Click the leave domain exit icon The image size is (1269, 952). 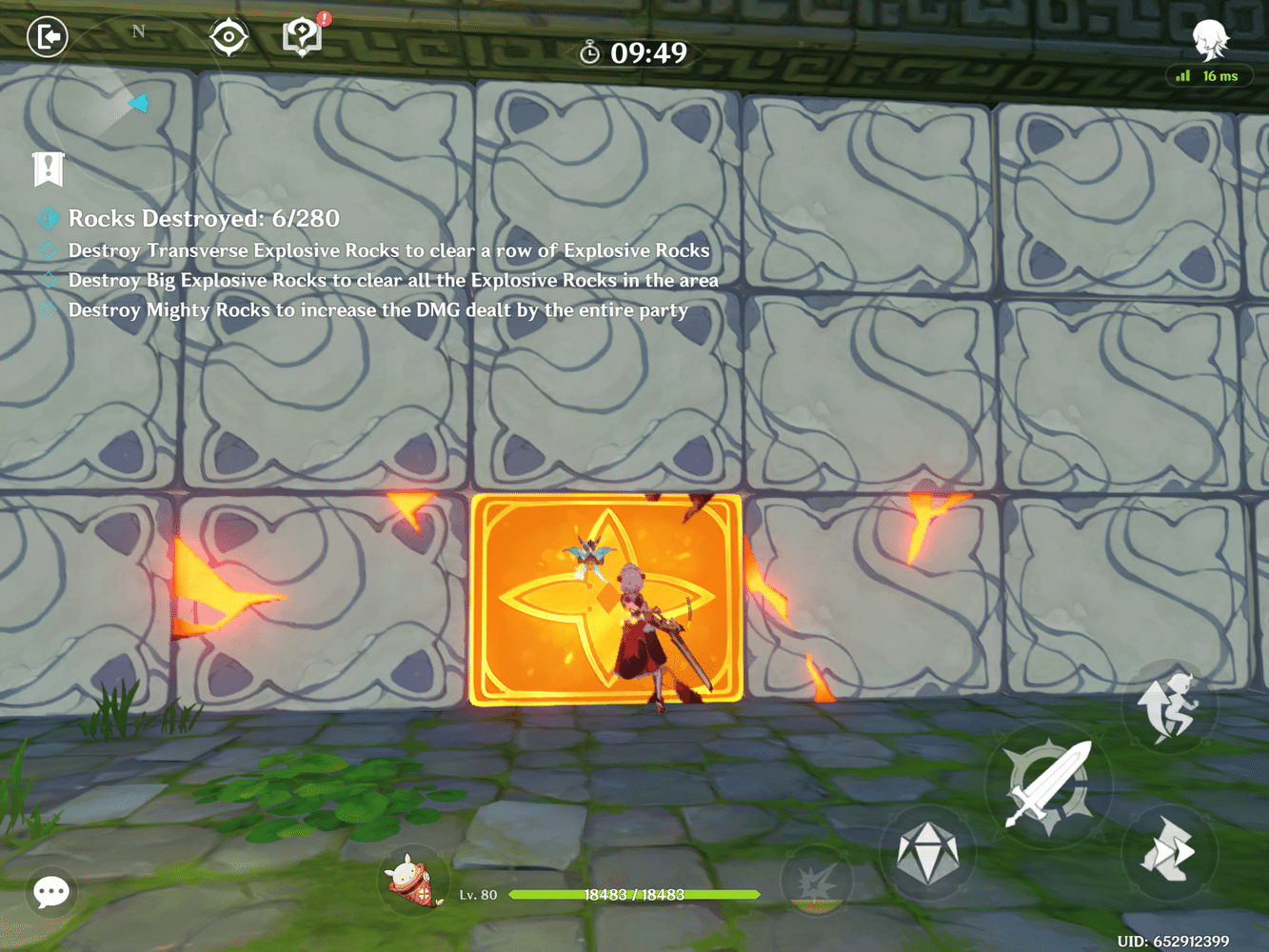click(47, 36)
